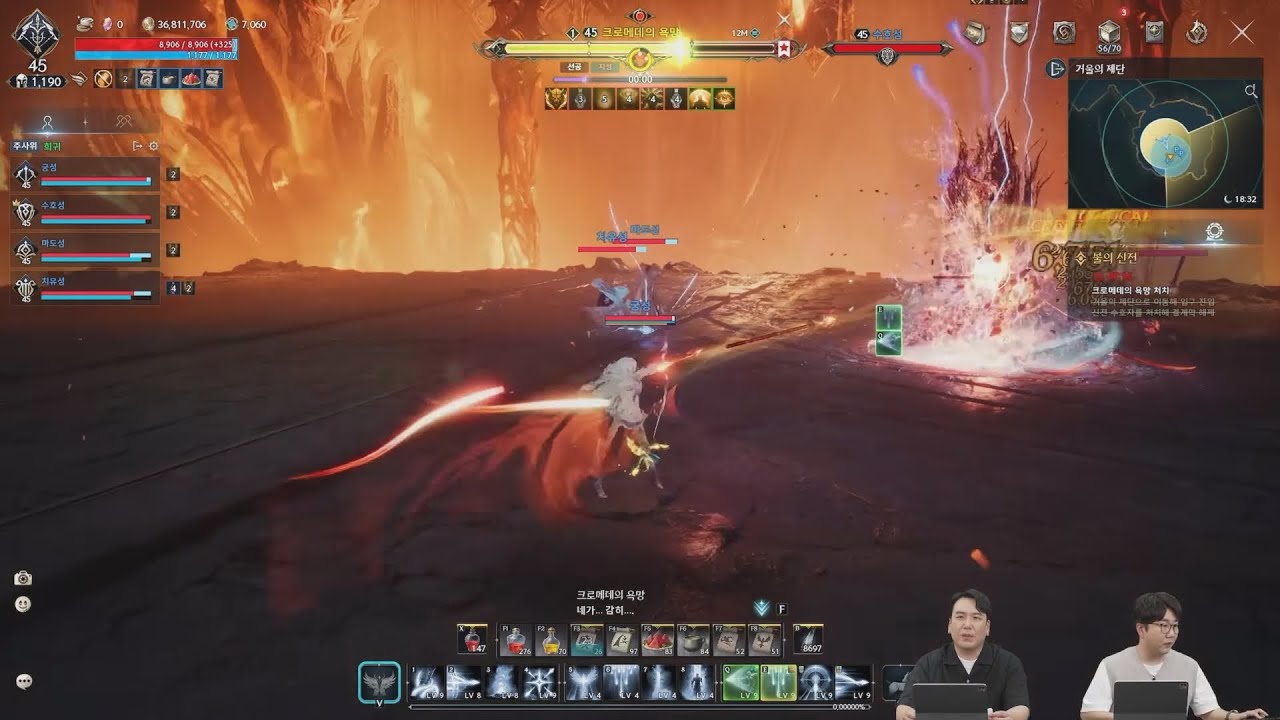Screen dimensions: 1280x720
Task: Open the player character portrait emblem
Action: click(36, 34)
